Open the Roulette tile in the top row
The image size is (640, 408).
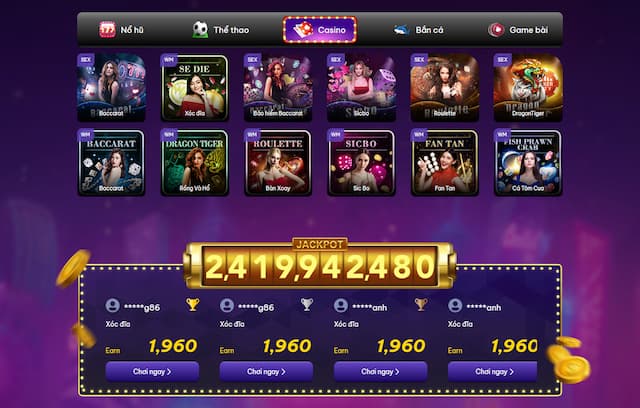[x=444, y=88]
